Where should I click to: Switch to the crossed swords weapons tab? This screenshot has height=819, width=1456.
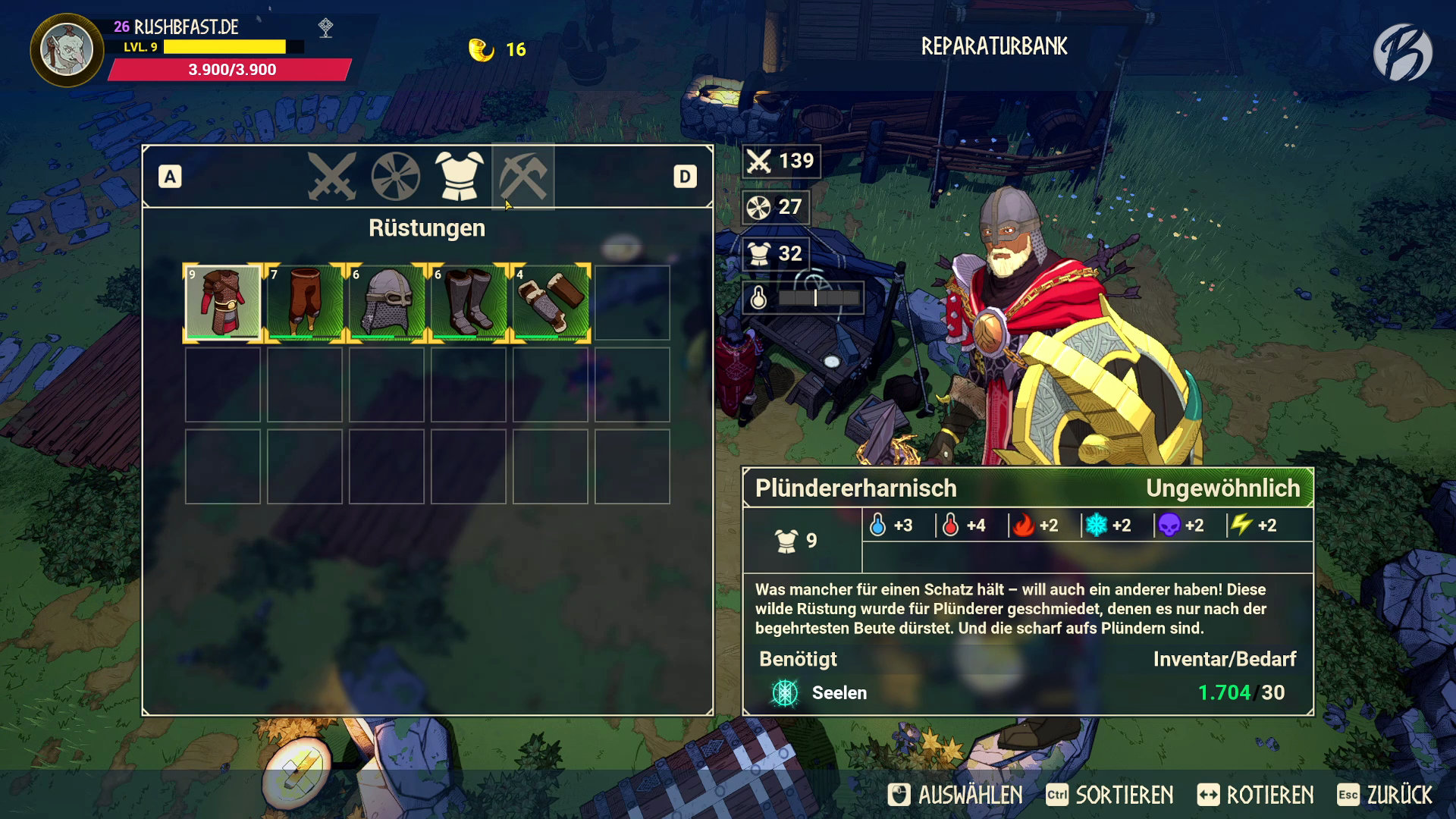point(332,177)
